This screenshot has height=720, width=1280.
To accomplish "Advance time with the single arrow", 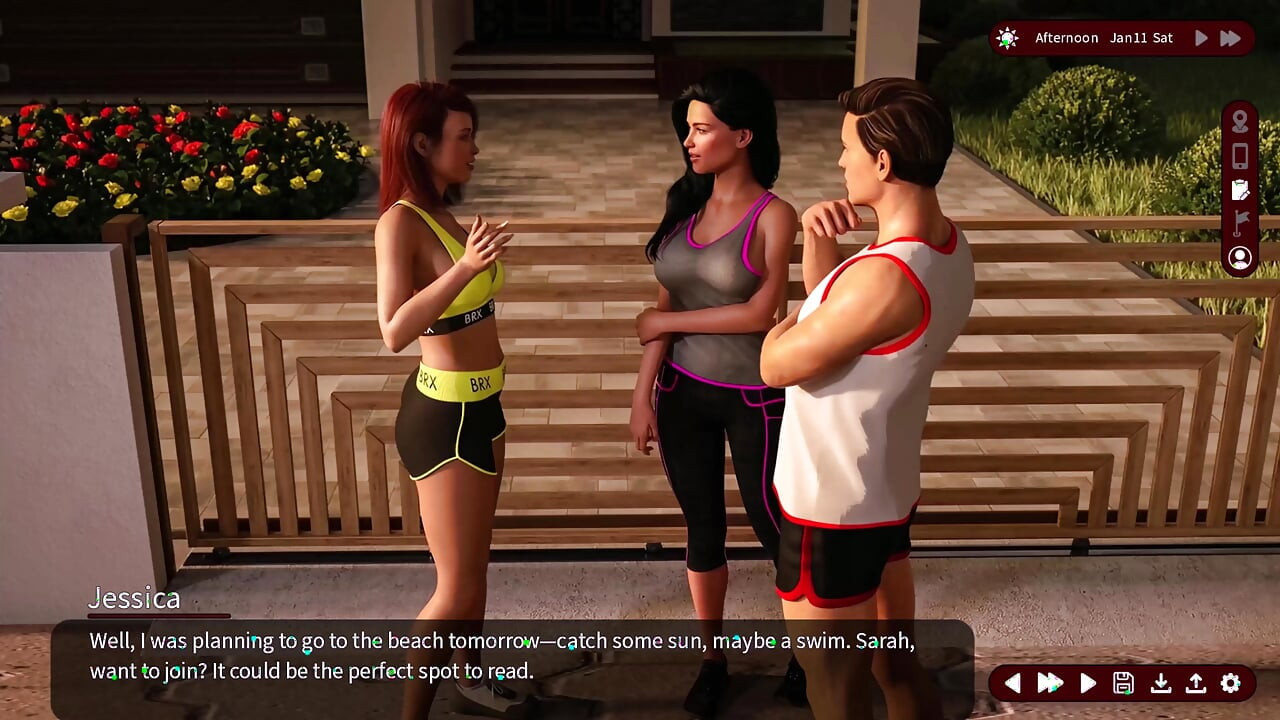I will tap(1199, 37).
